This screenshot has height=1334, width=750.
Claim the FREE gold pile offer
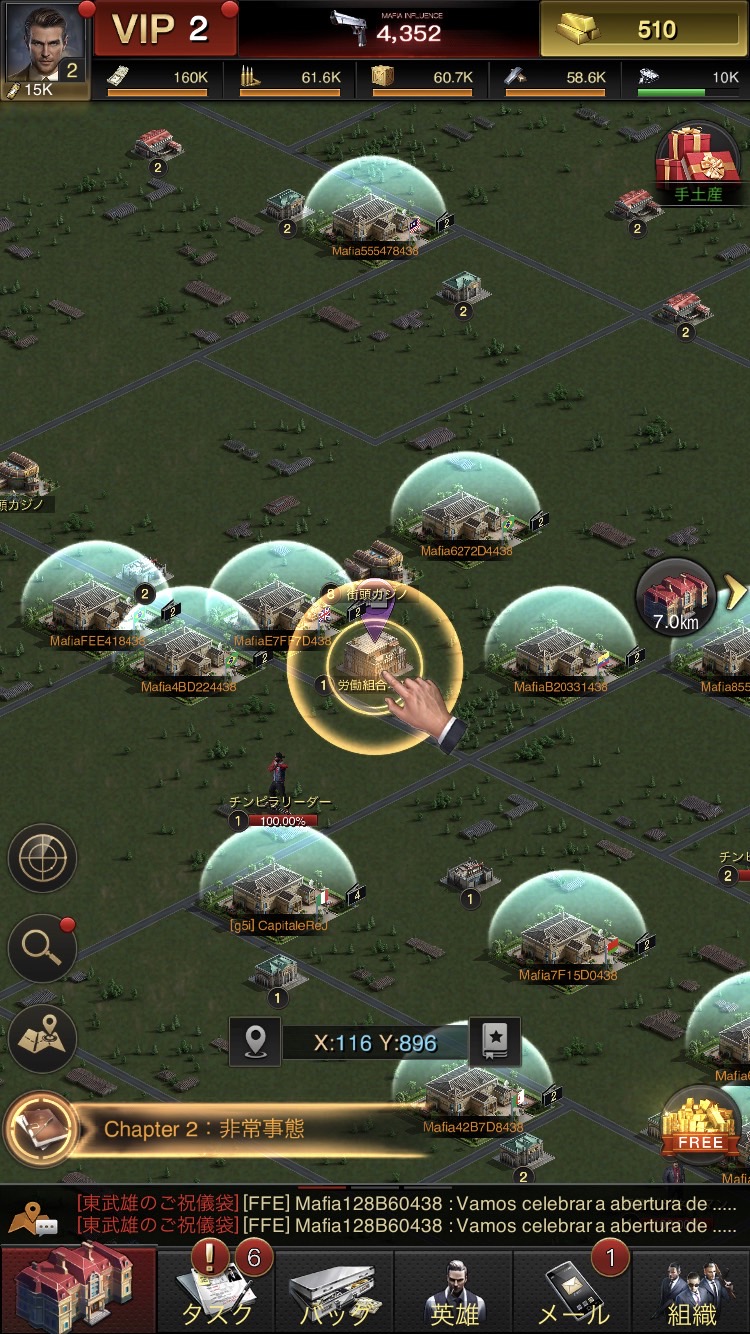[x=699, y=1122]
